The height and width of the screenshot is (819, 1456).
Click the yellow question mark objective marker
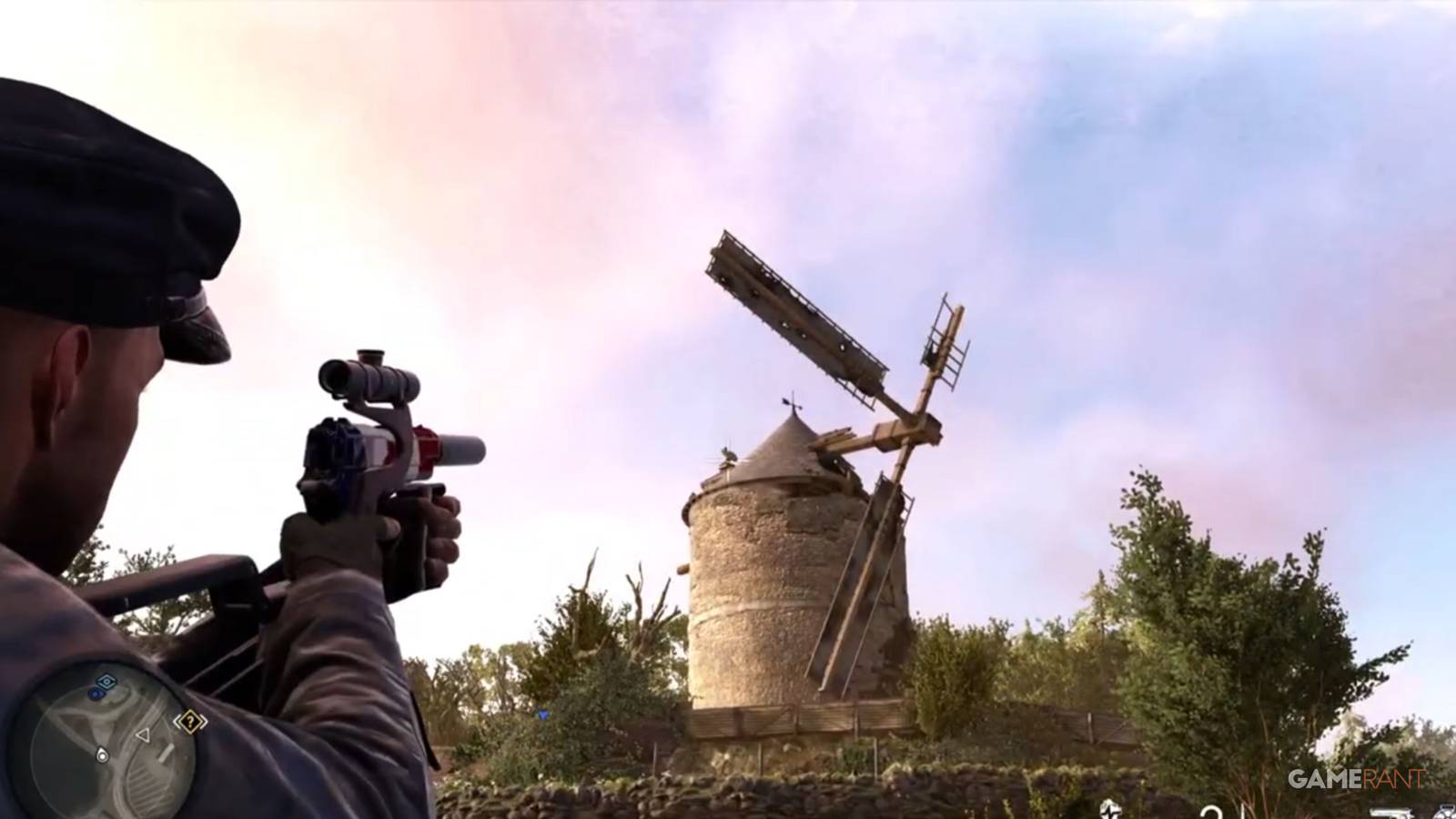pyautogui.click(x=189, y=721)
